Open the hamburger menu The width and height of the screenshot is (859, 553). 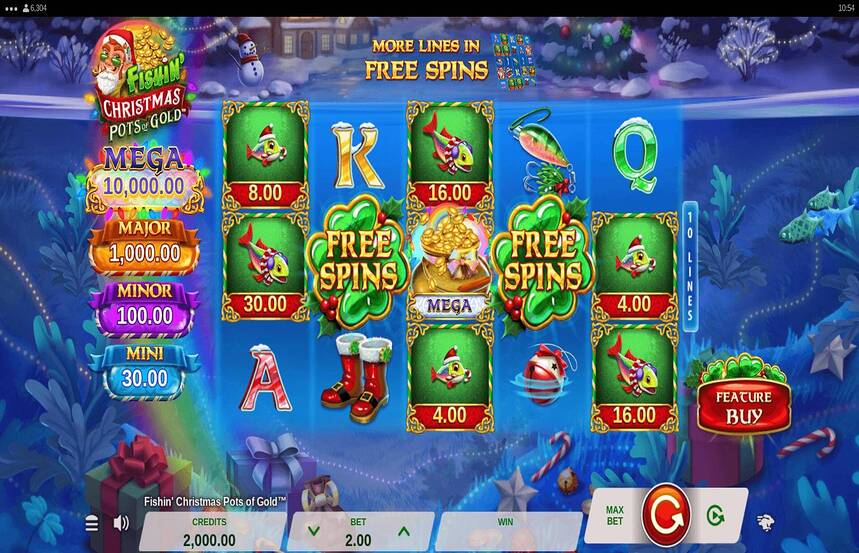(x=92, y=523)
